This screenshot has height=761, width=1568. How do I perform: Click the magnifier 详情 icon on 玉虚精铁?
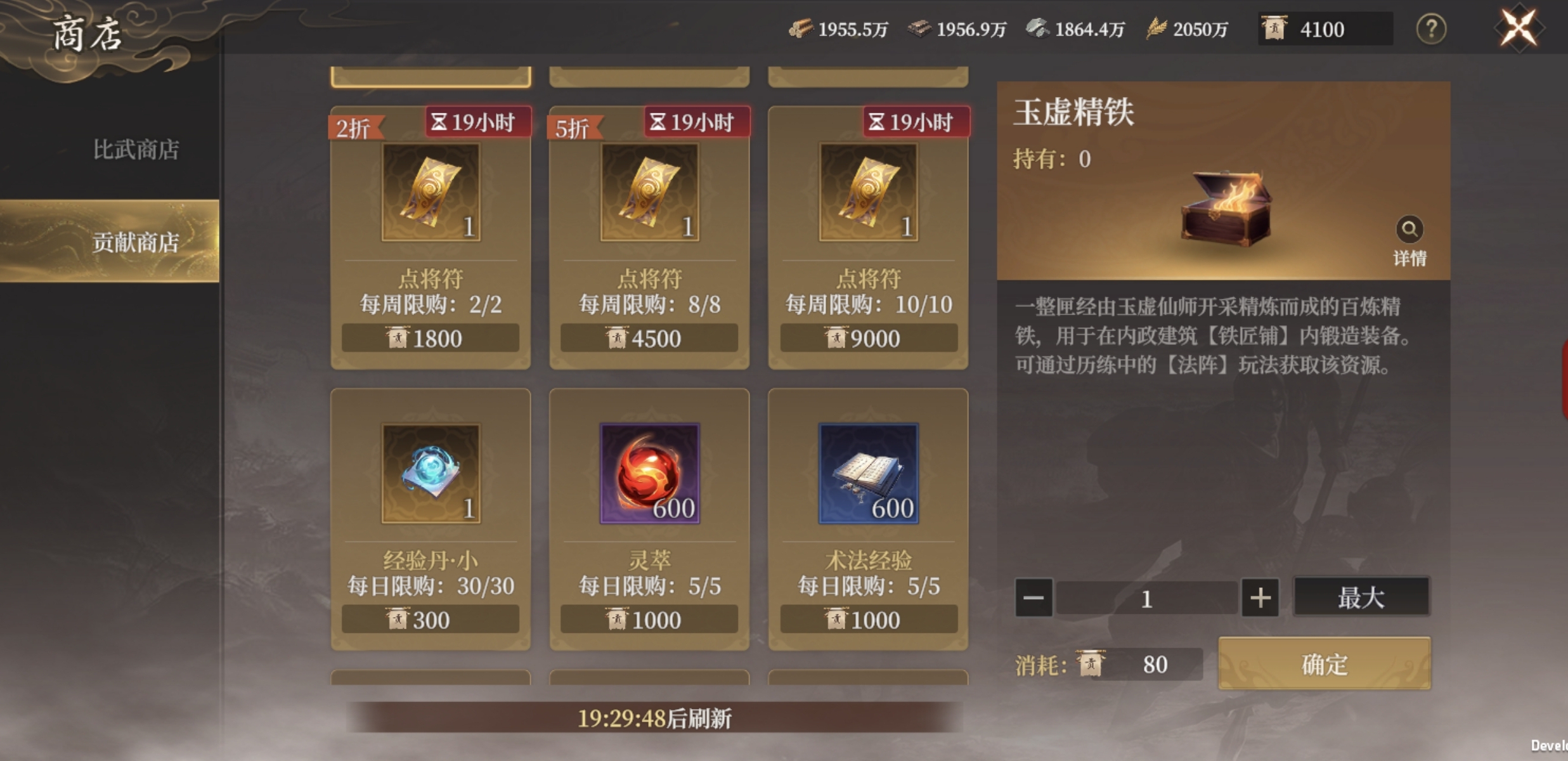click(x=1411, y=230)
